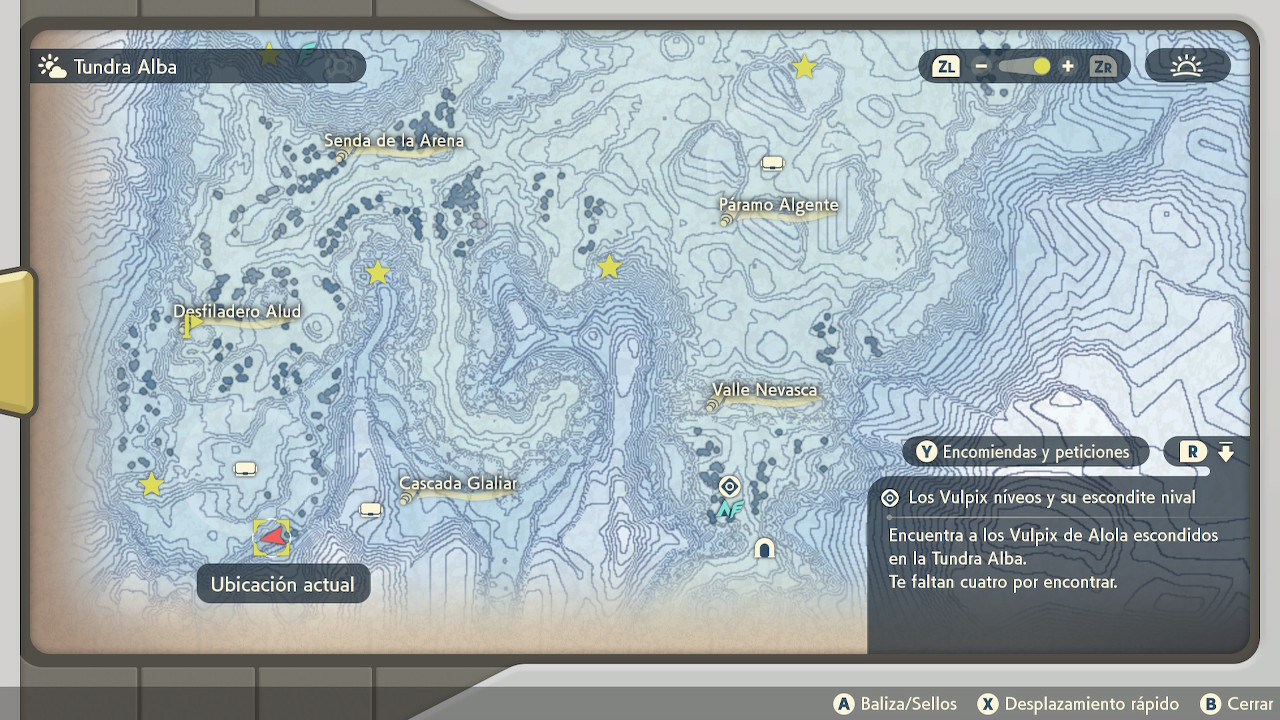
Task: Select the Senda de la Arena map label
Action: pyautogui.click(x=394, y=142)
